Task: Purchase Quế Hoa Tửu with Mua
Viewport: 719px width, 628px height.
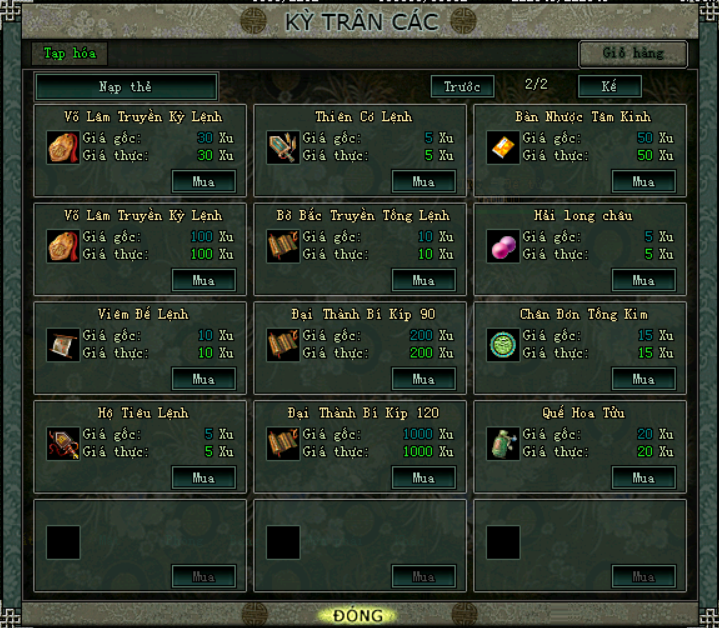Action: point(643,478)
